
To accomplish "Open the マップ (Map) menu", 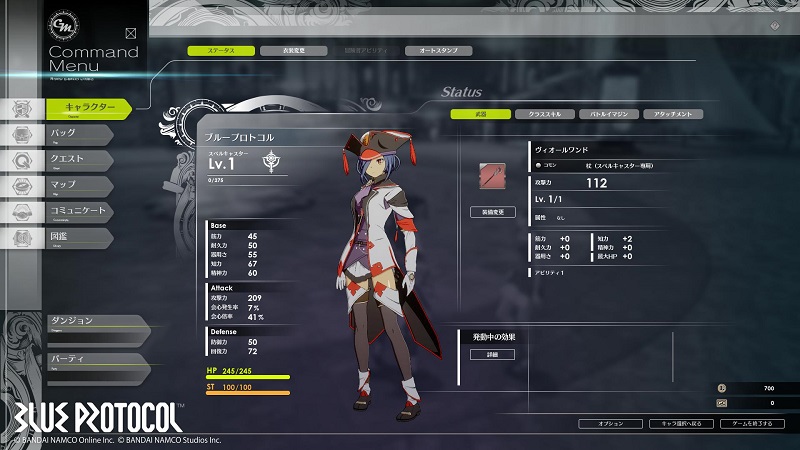I will coord(80,185).
